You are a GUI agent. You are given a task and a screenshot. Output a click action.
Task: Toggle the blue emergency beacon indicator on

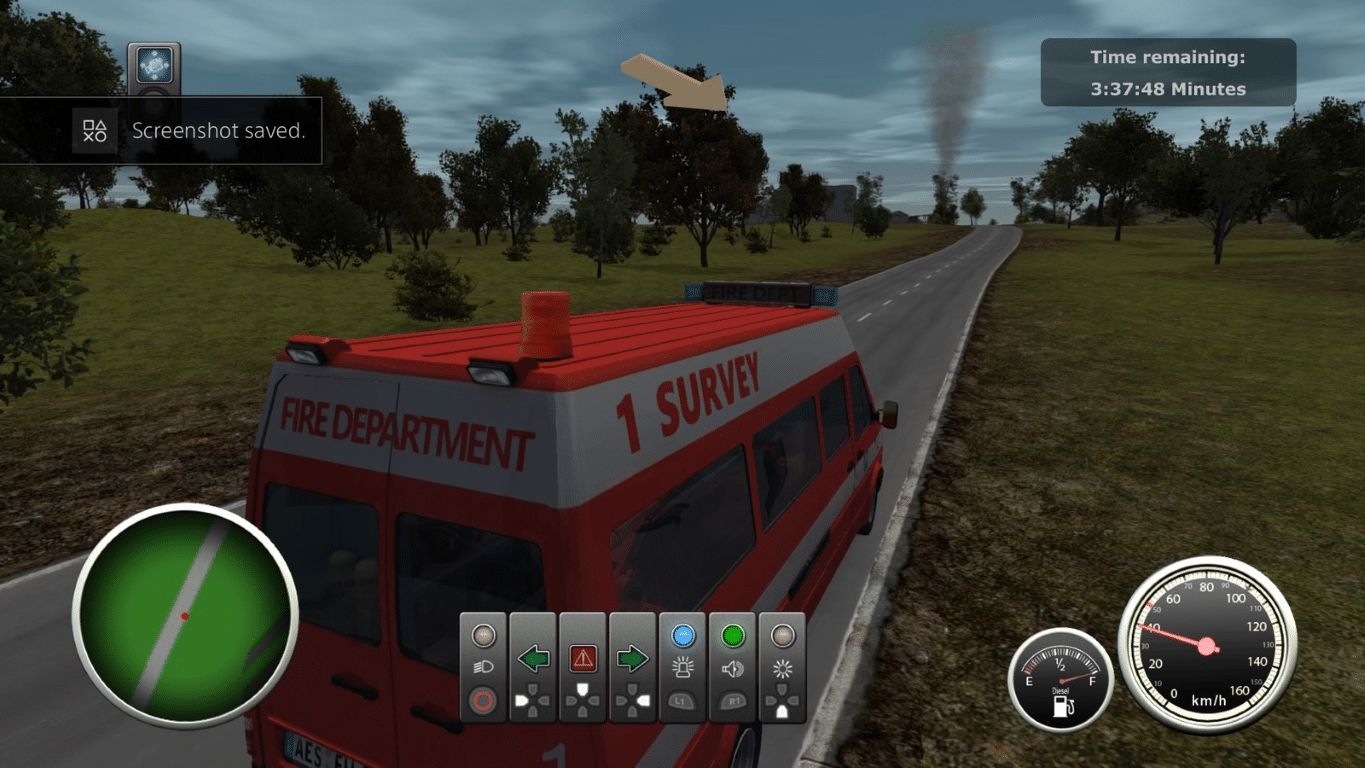pos(683,637)
